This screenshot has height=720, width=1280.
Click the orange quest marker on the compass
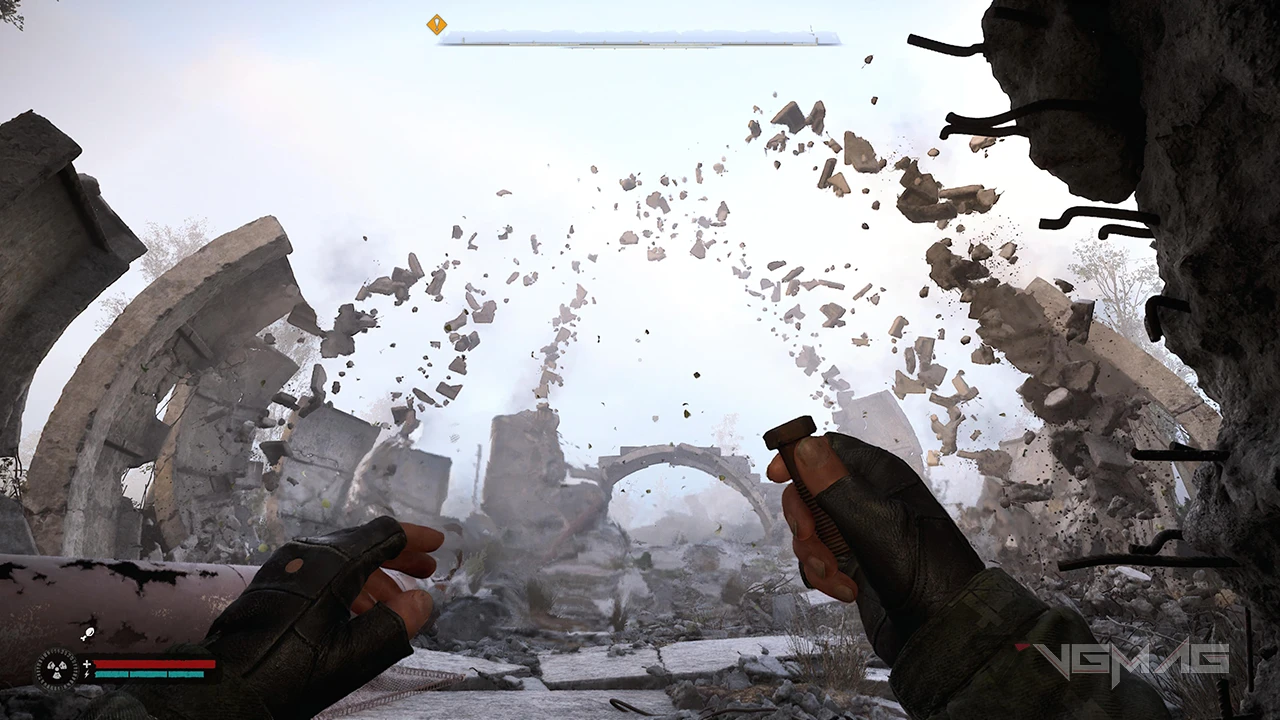click(437, 25)
